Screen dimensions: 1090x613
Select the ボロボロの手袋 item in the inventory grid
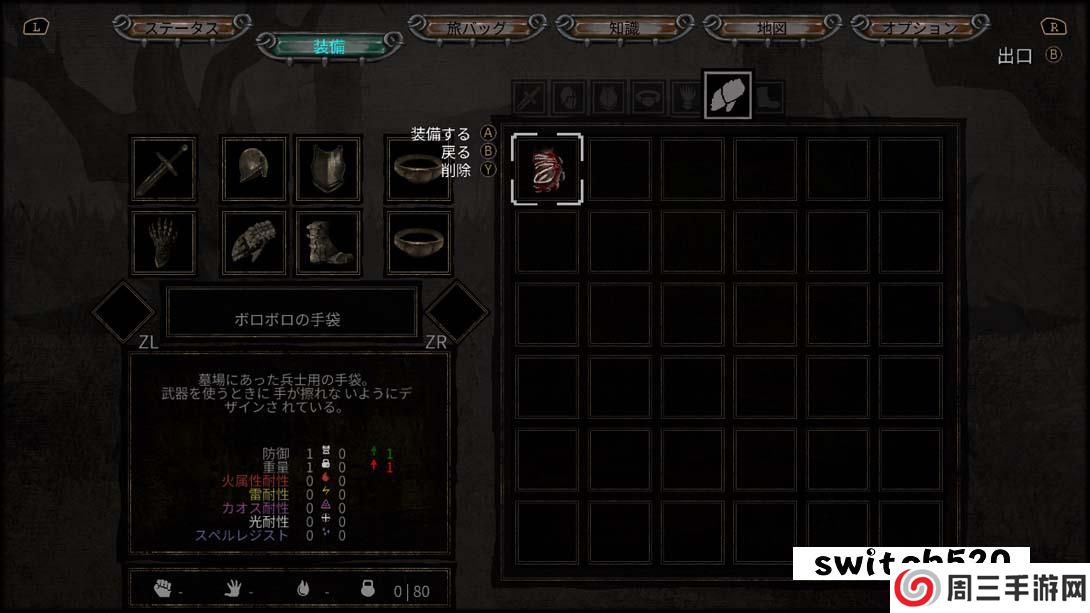click(546, 169)
